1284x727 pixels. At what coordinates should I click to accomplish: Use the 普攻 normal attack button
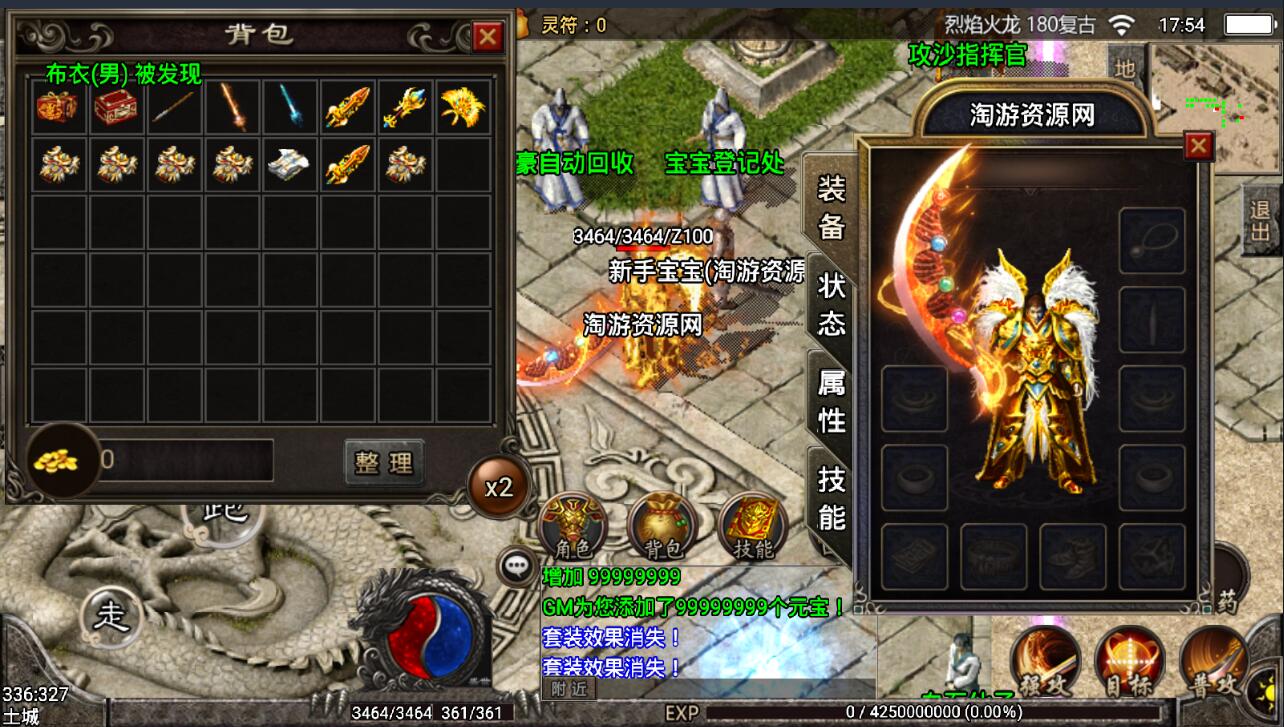[1214, 662]
